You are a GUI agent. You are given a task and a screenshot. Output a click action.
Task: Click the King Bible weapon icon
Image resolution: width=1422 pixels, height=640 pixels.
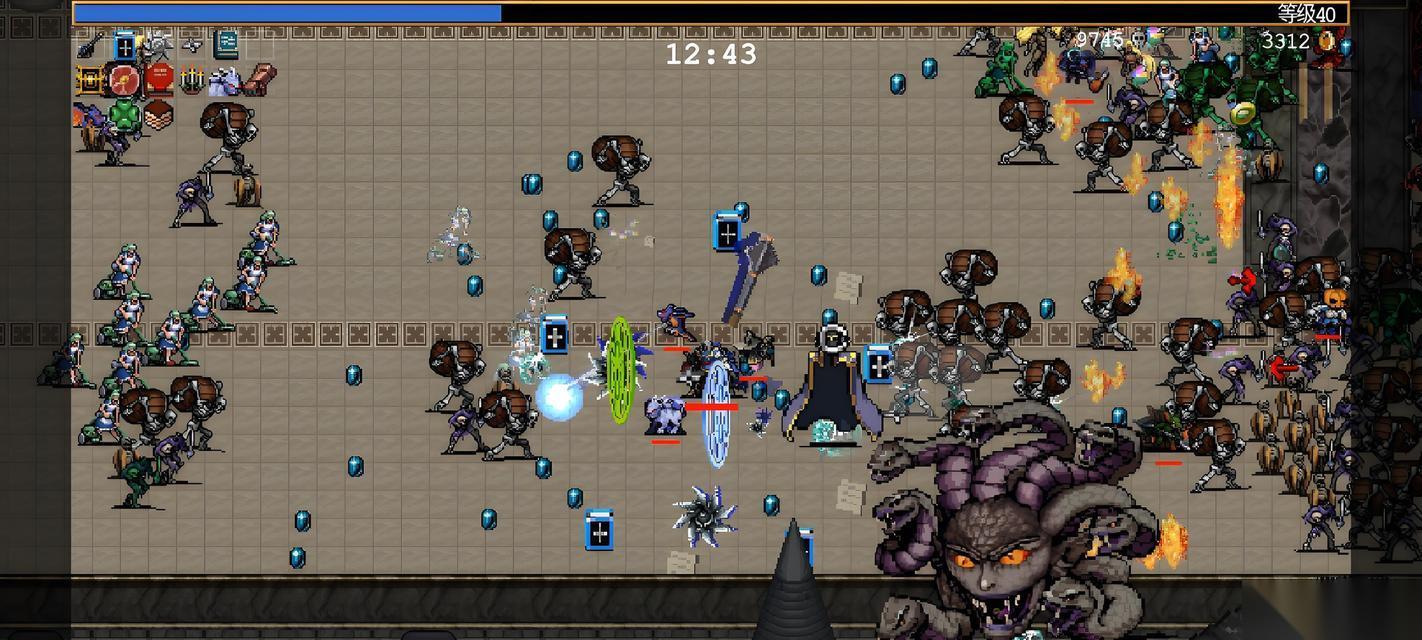[124, 45]
